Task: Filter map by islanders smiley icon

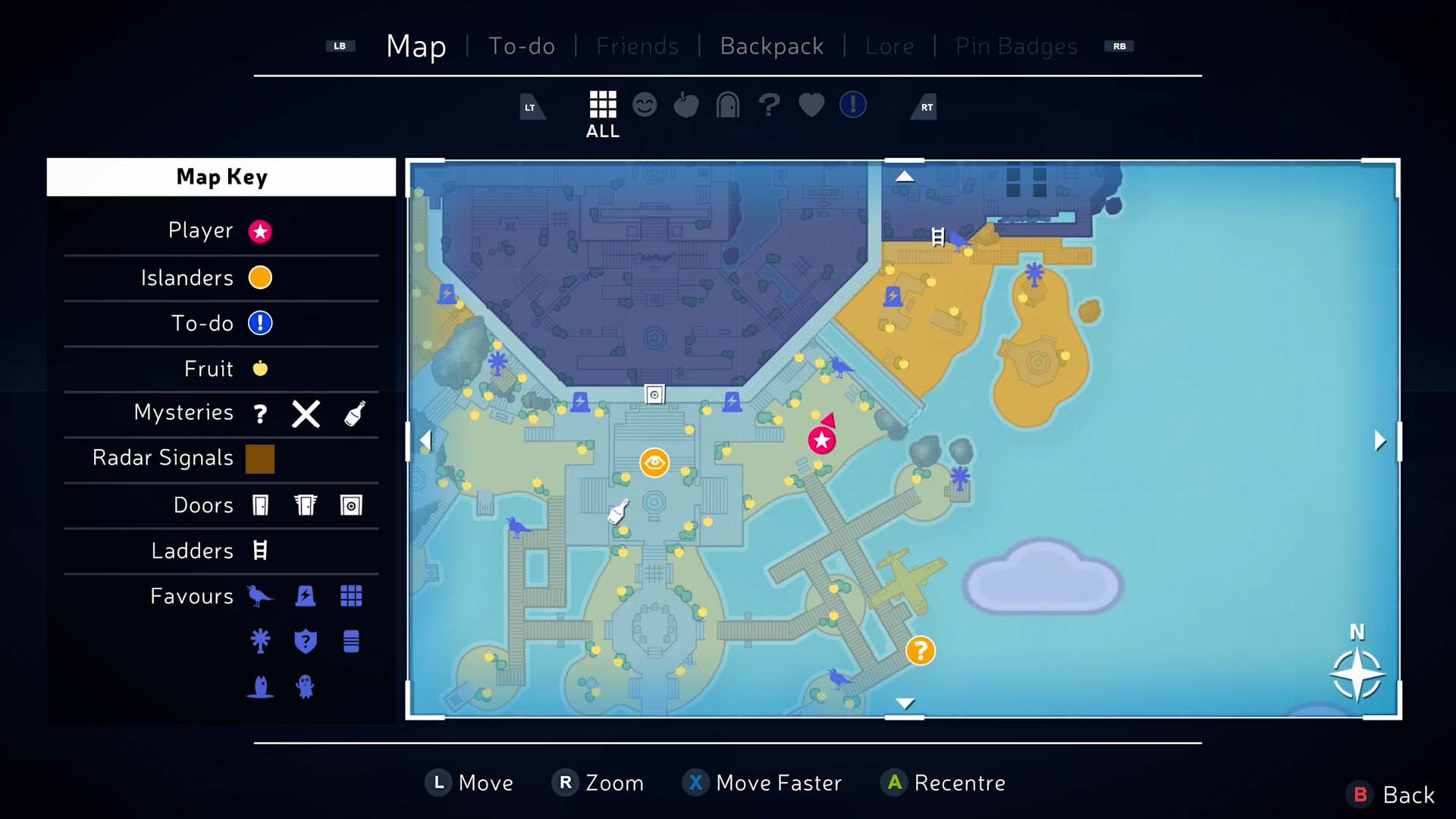Action: click(645, 105)
